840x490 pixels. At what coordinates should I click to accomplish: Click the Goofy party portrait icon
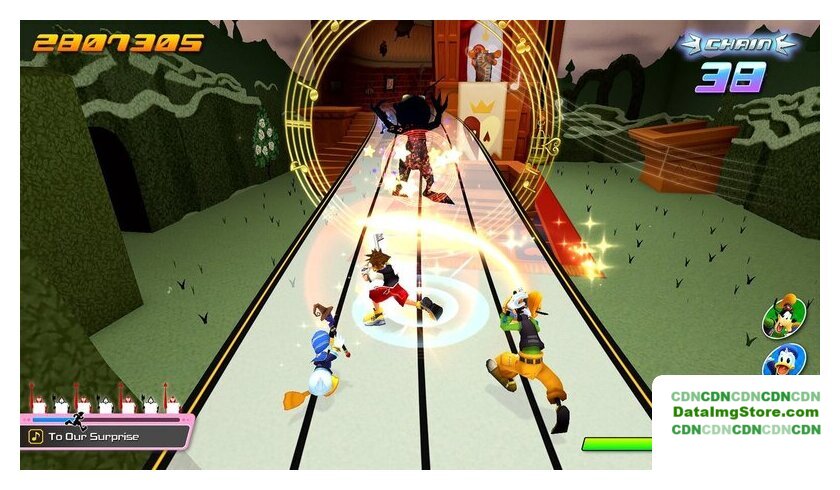[784, 317]
